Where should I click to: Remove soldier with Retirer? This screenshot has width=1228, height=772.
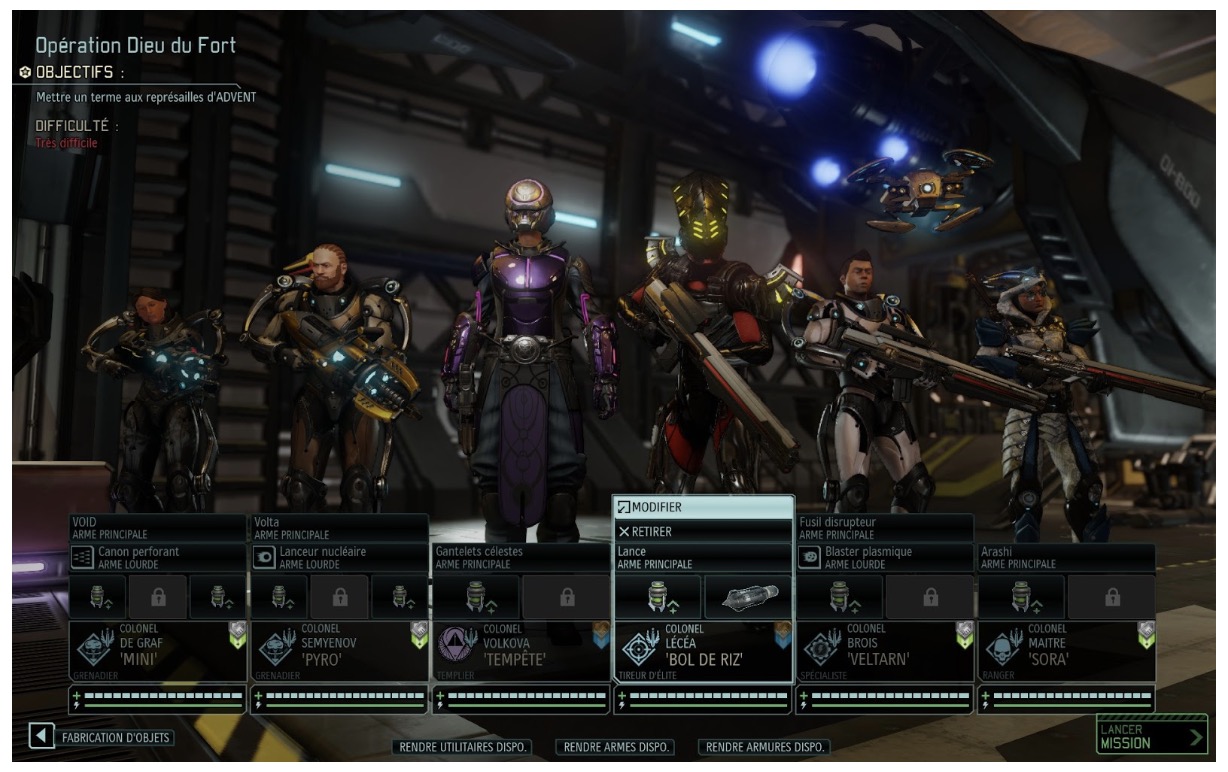(703, 531)
